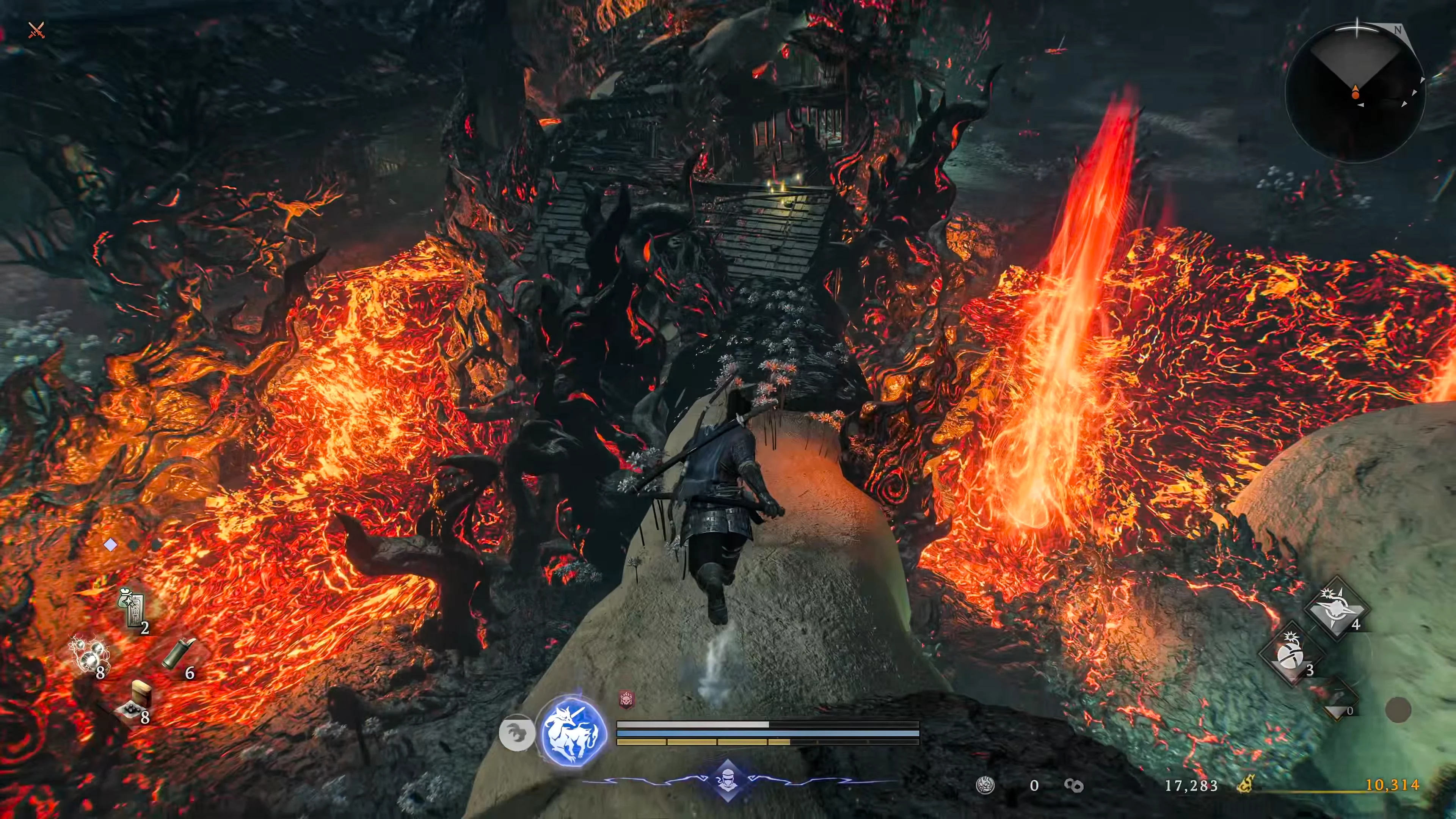1456x819 pixels.
Task: Click the grey chain link icon
Action: tap(1073, 786)
